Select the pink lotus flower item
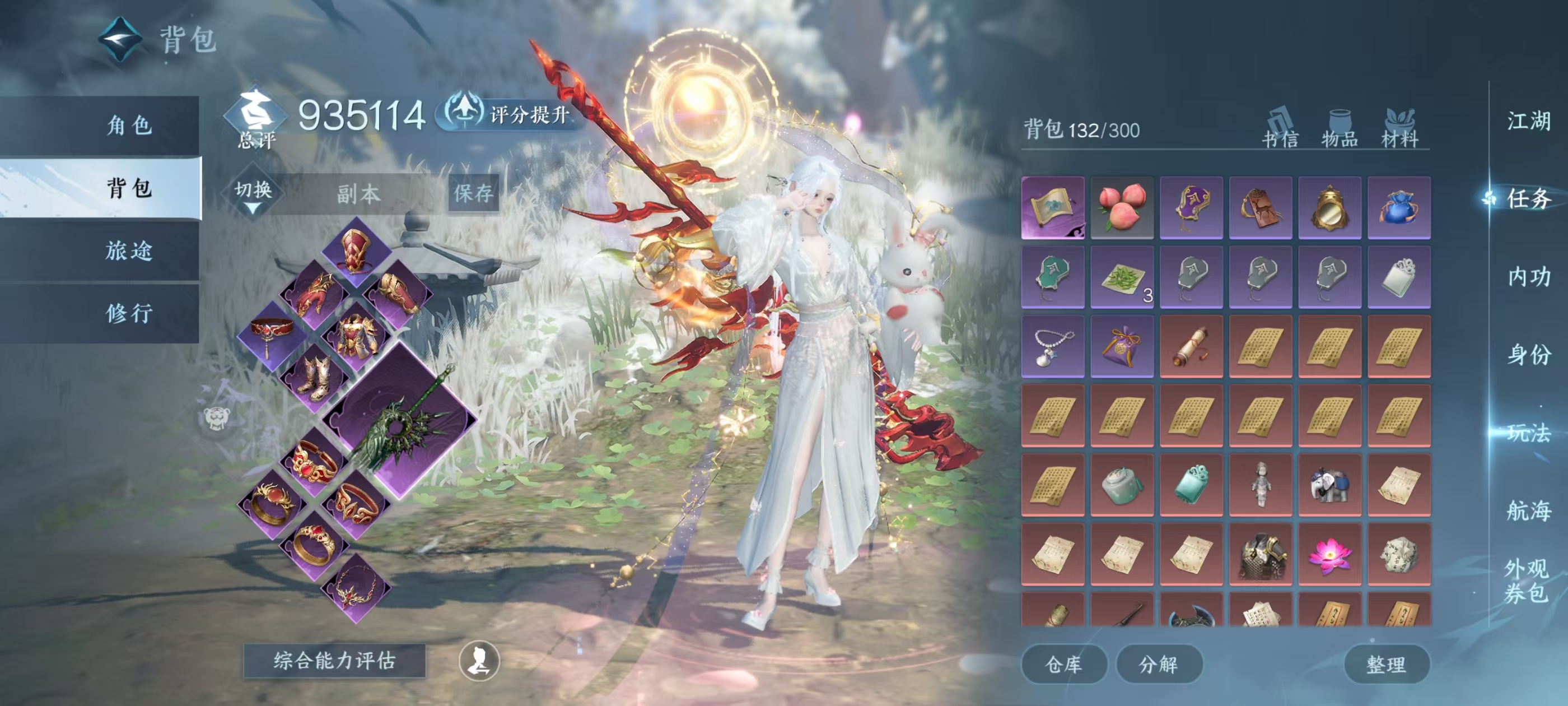This screenshot has height=706, width=1568. (x=1329, y=554)
